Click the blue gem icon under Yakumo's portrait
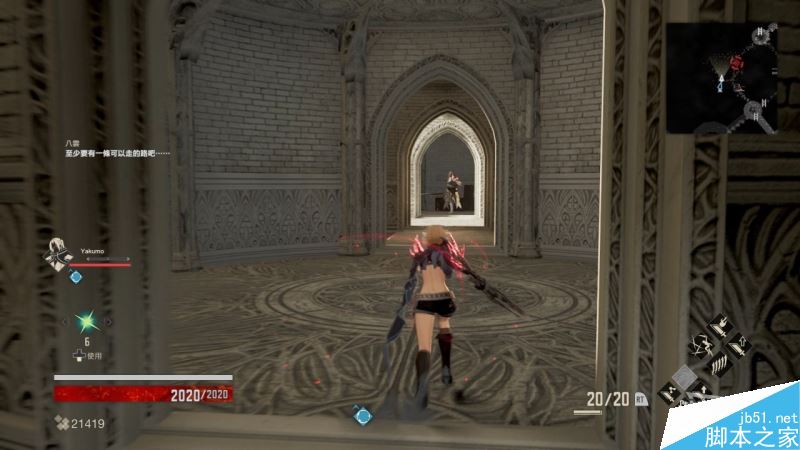This screenshot has width=800, height=450. pos(75,277)
